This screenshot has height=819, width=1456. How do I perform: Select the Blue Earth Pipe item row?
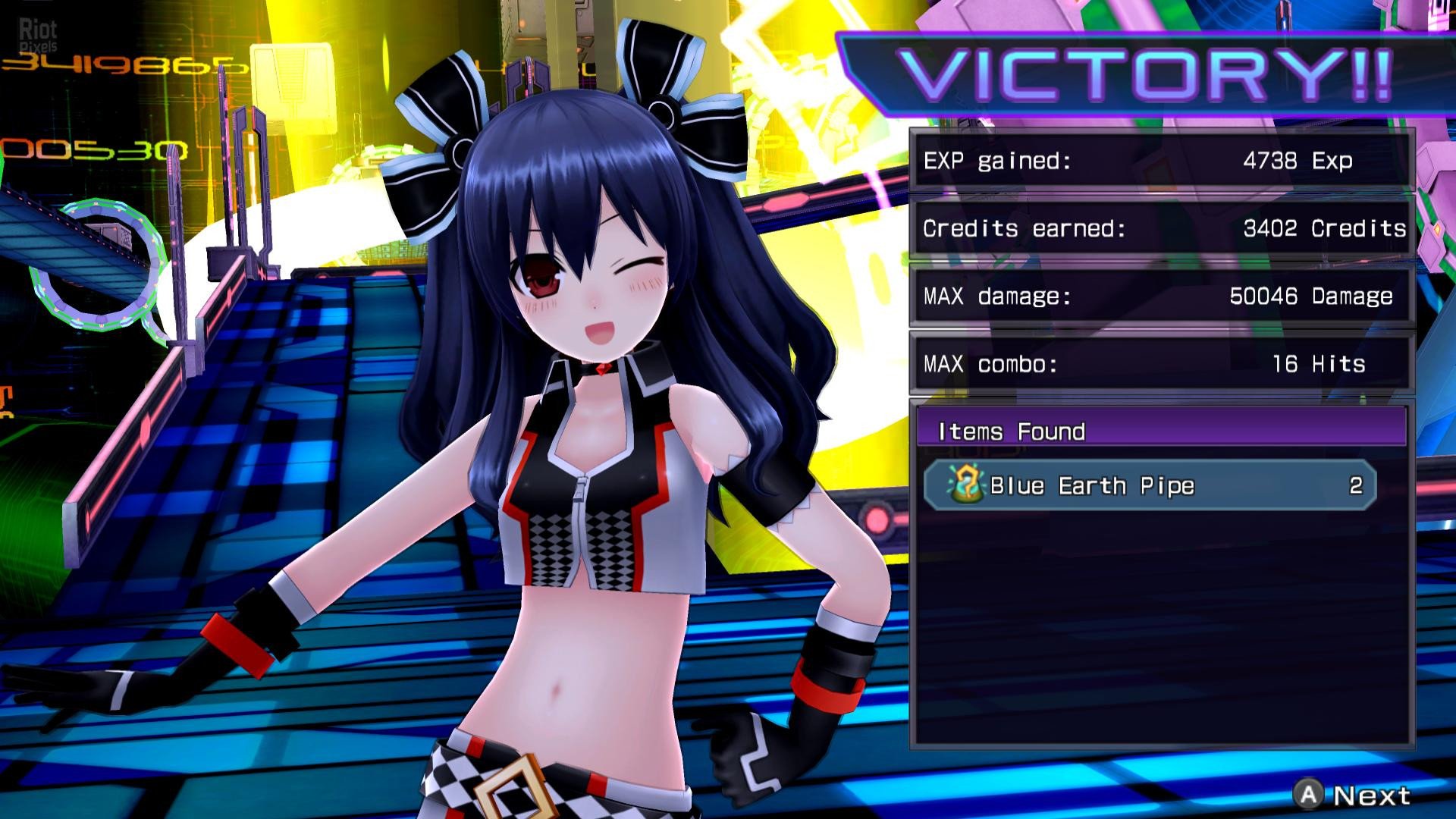click(1150, 485)
